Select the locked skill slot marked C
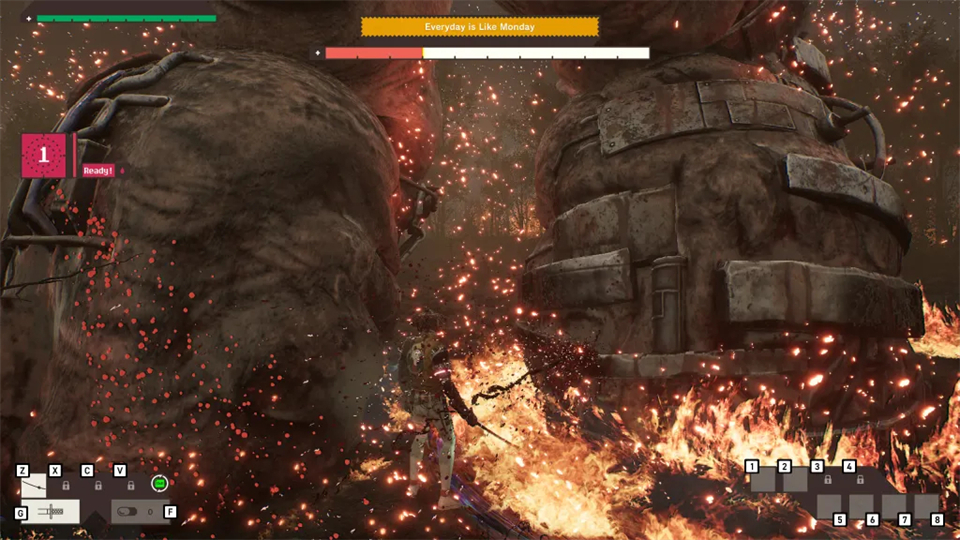The image size is (960, 540). (98, 485)
